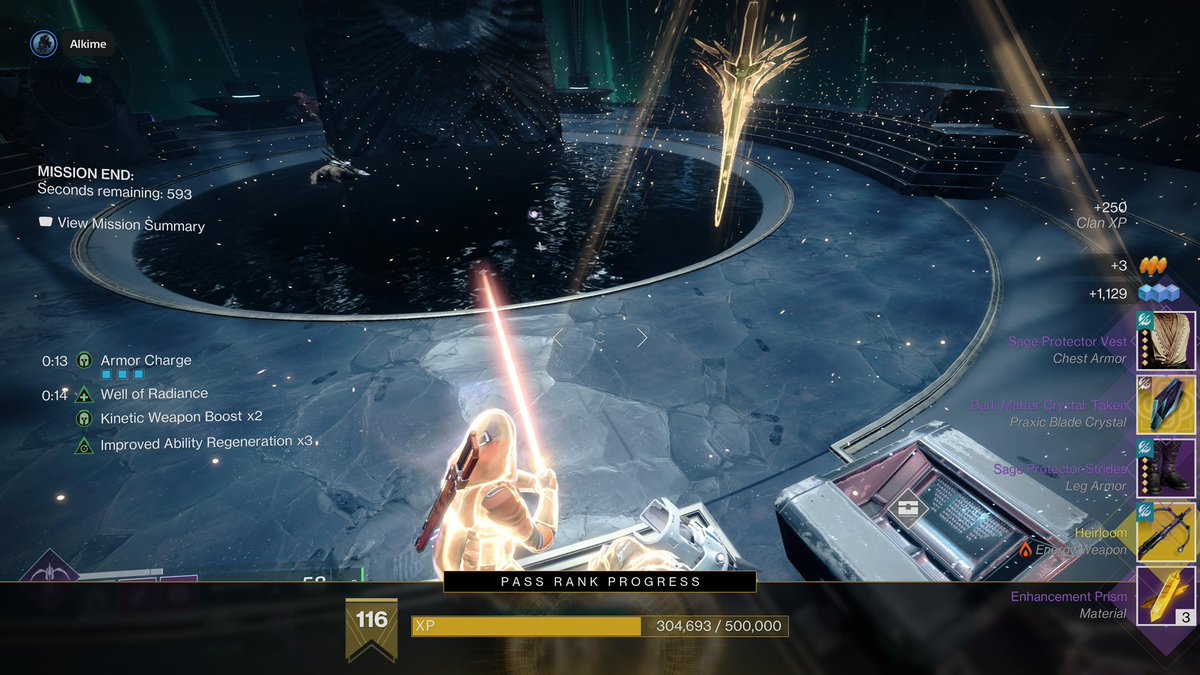Select the Sage Protector Vest loot icon
The width and height of the screenshot is (1200, 675).
(1166, 341)
